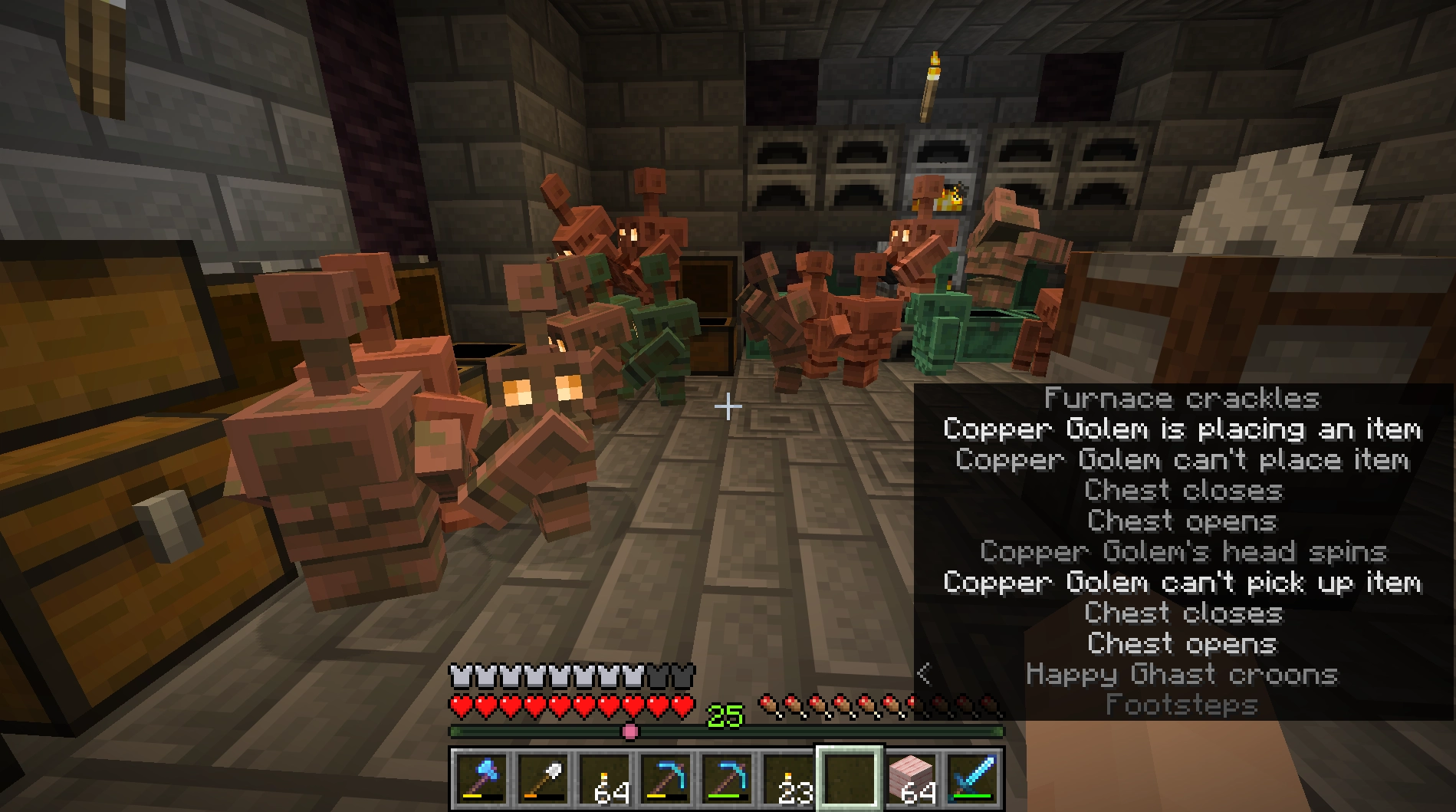Select the diamond pickaxe with green durability bar
The image size is (1456, 812).
726,779
